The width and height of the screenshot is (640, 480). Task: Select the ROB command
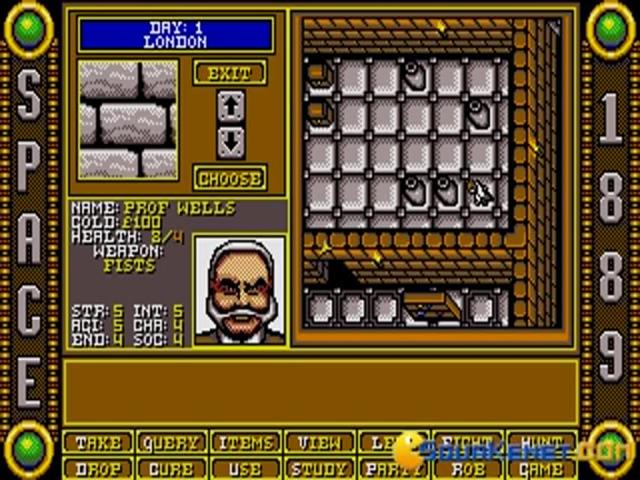[x=466, y=467]
